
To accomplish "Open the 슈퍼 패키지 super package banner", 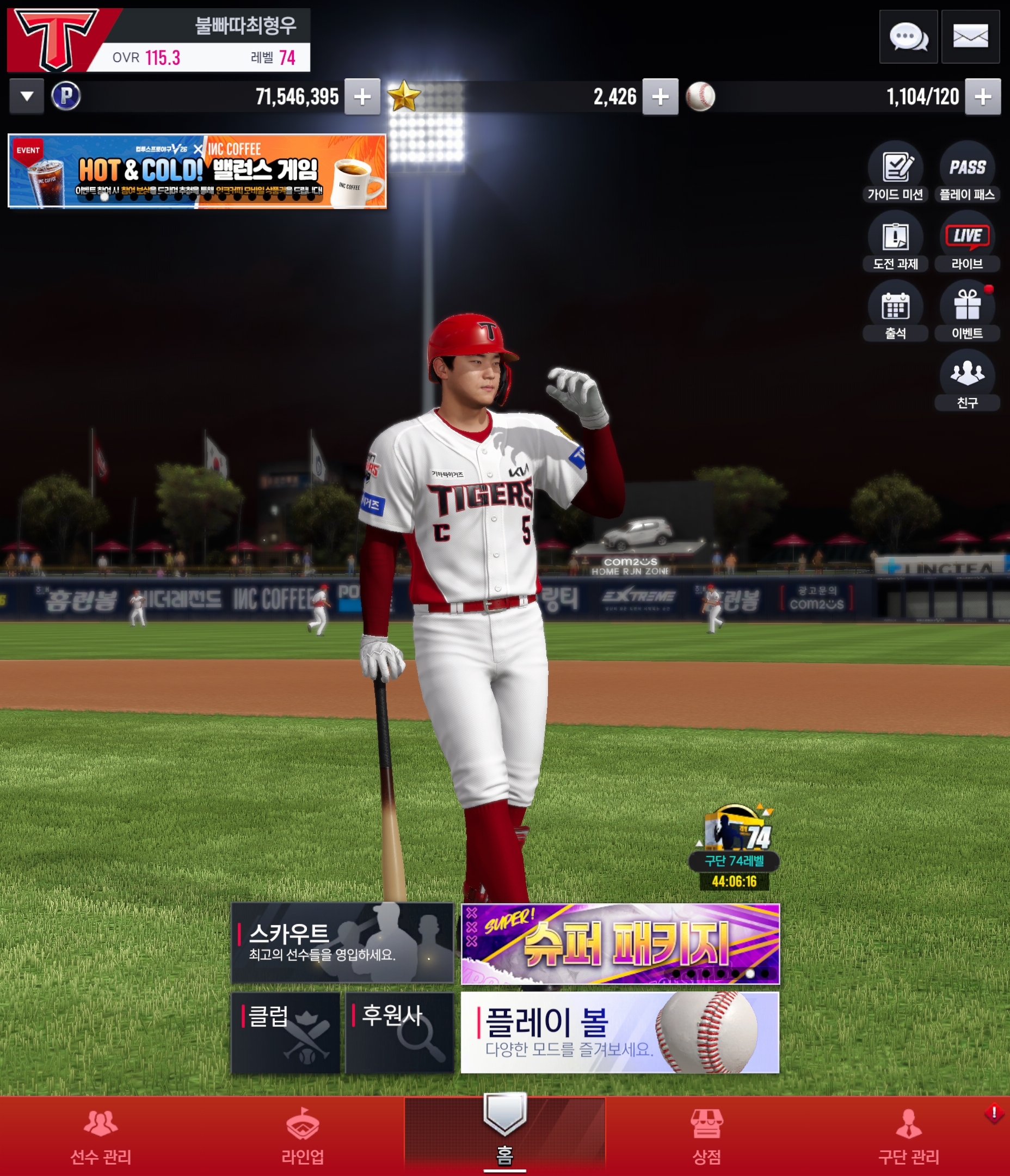I will click(x=620, y=944).
